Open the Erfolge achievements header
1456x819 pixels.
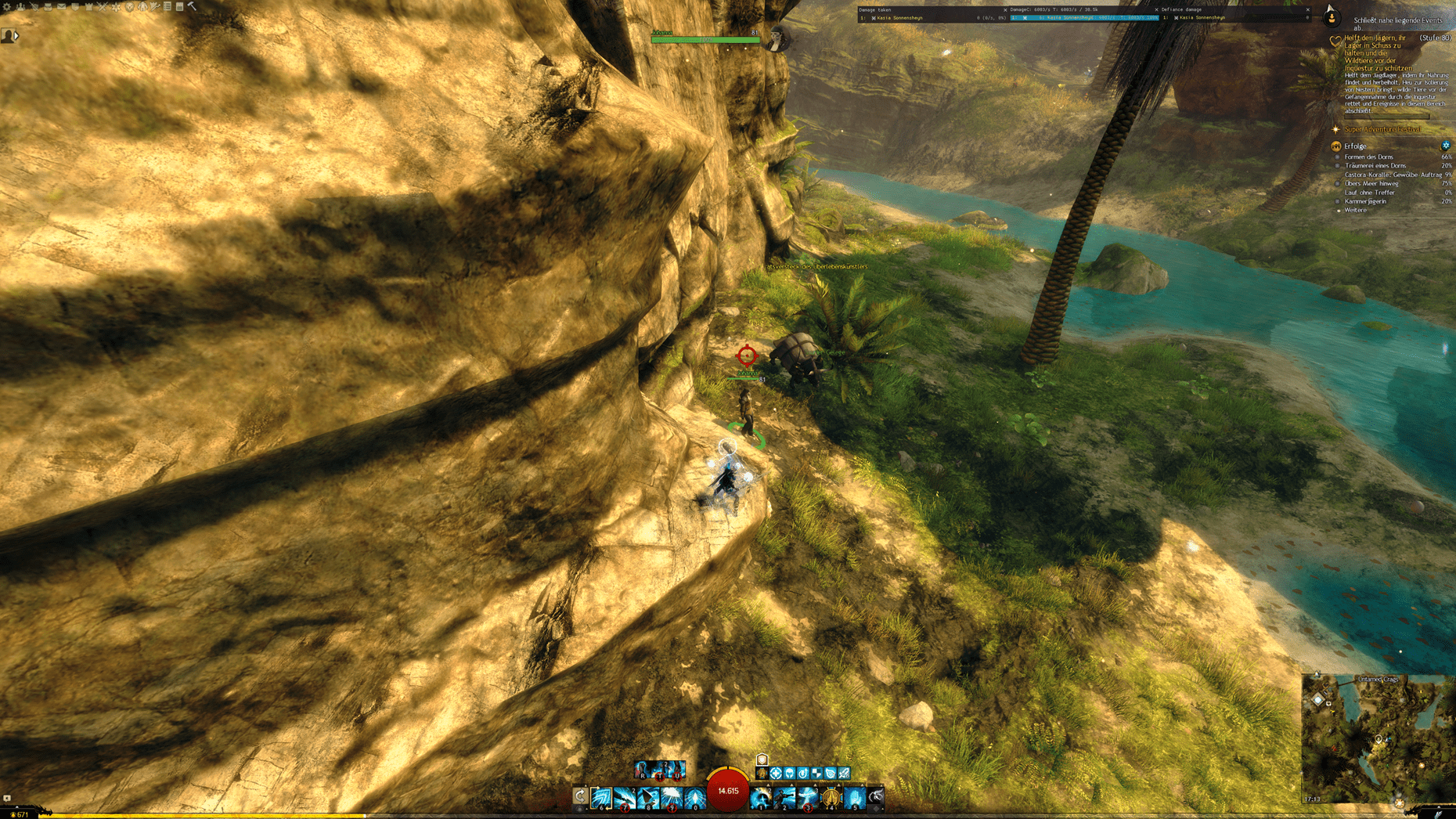tap(1355, 146)
